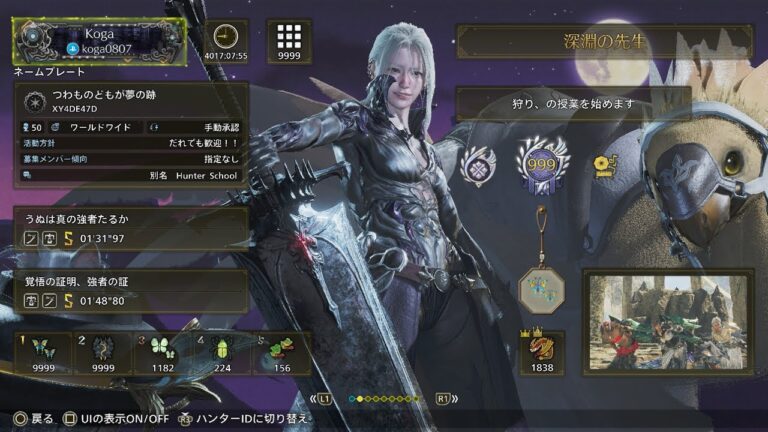Select the green butterfly slot showing 1182
Image resolution: width=768 pixels, height=432 pixels.
tap(162, 354)
